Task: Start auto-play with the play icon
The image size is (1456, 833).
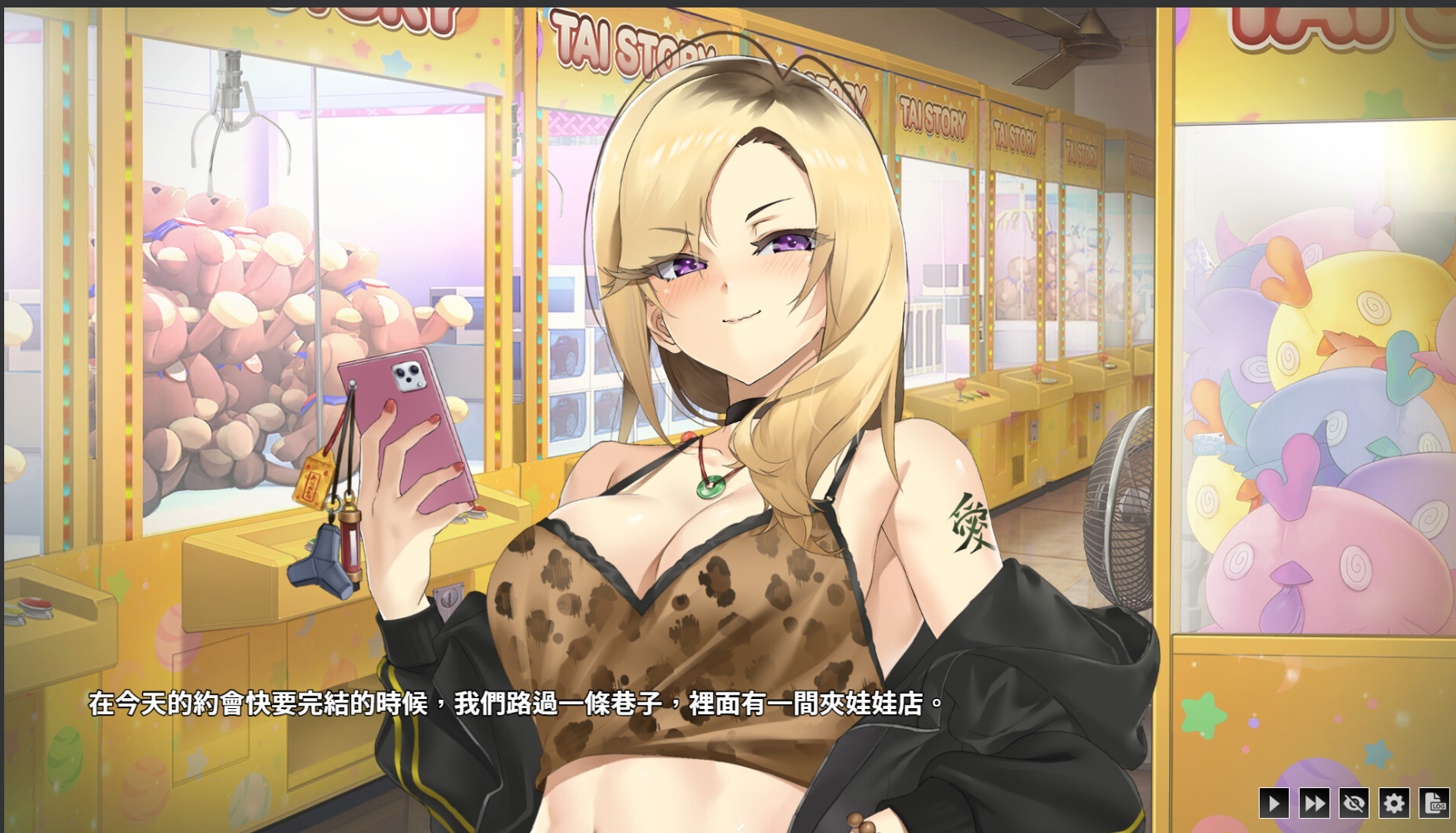Action: click(1274, 804)
